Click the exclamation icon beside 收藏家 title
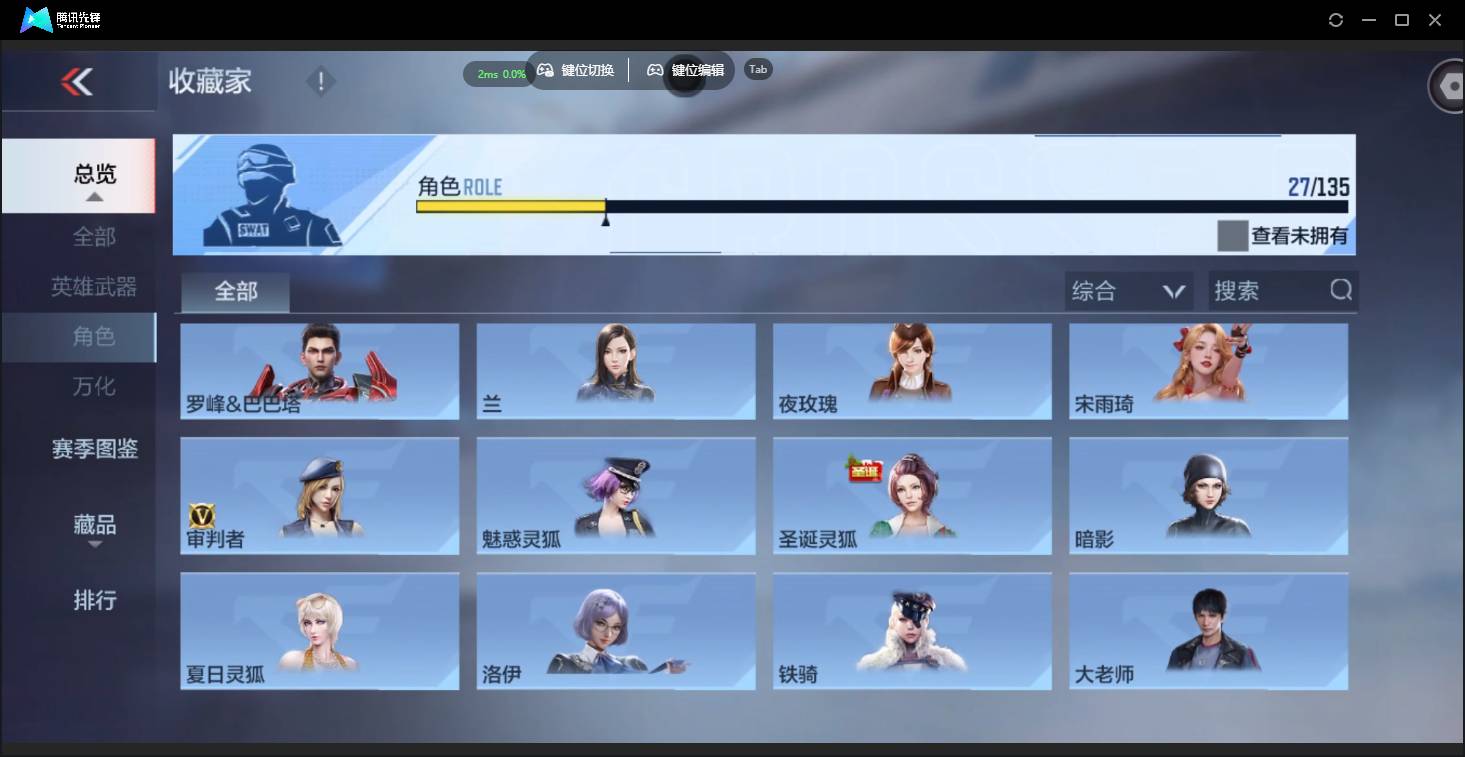1465x757 pixels. pyautogui.click(x=320, y=80)
